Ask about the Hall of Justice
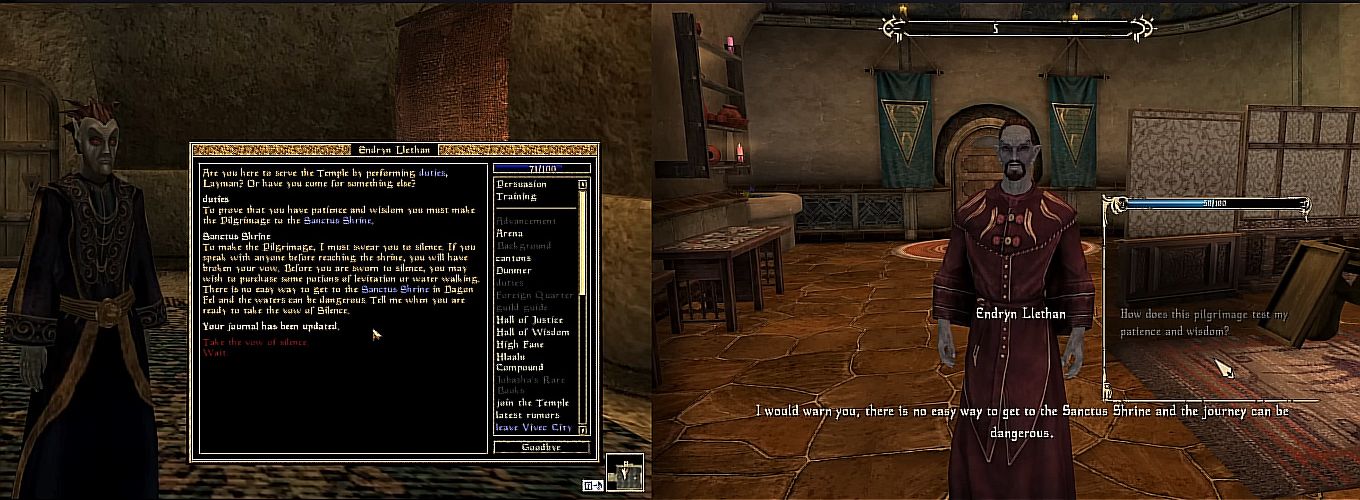This screenshot has width=1360, height=500. coord(529,320)
